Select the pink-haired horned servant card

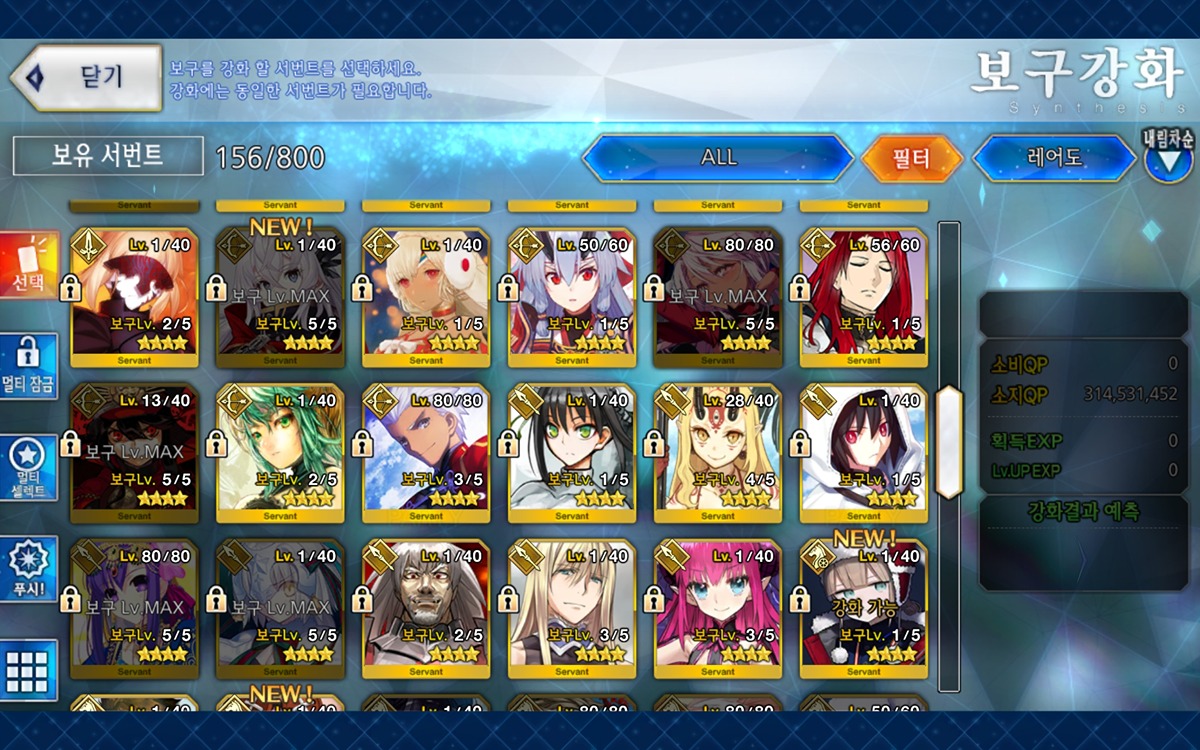(x=718, y=607)
